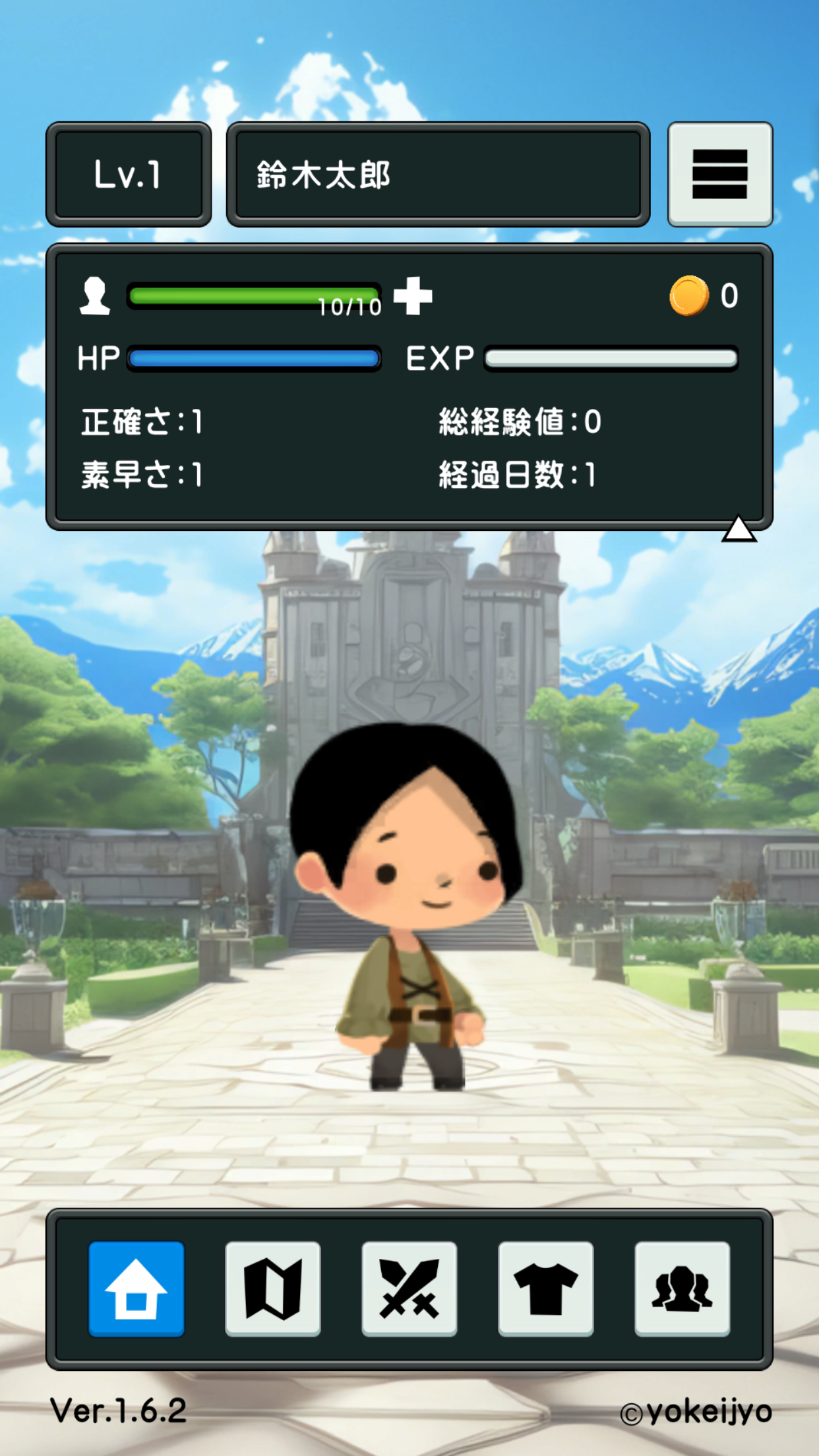This screenshot has width=819, height=1456.
Task: Open the hamburger menu
Action: coord(719,174)
